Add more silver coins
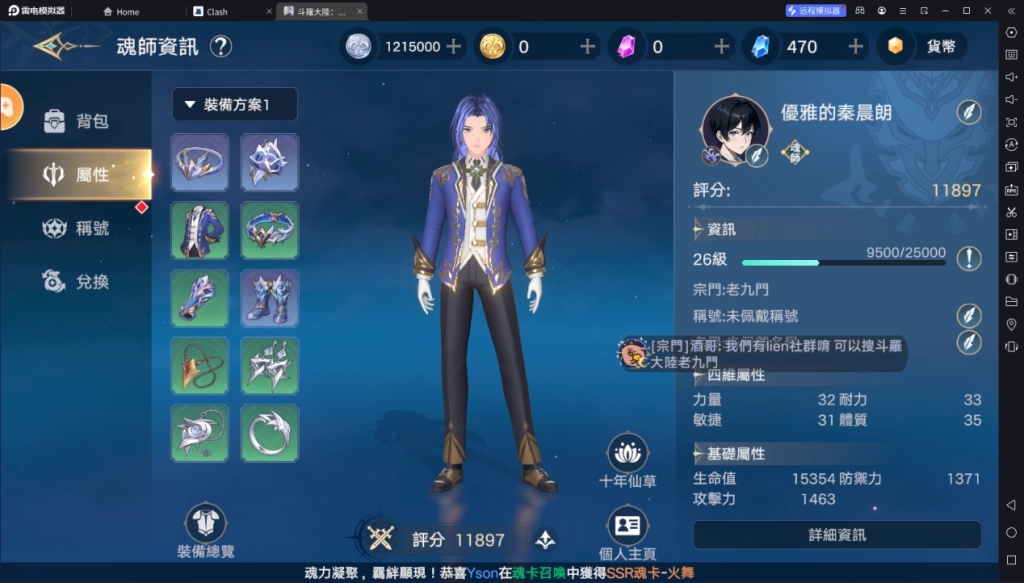 pyautogui.click(x=453, y=46)
